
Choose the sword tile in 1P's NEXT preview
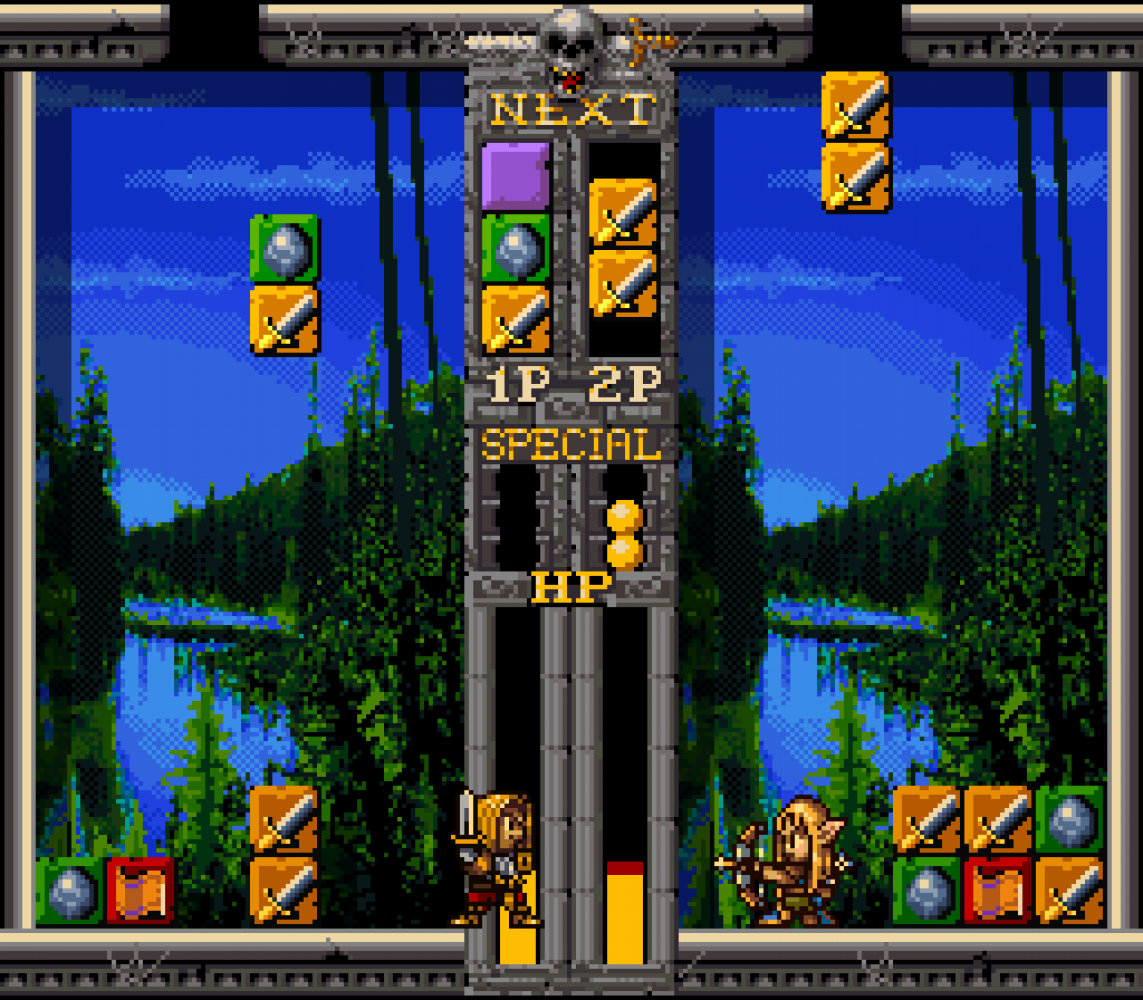[516, 319]
